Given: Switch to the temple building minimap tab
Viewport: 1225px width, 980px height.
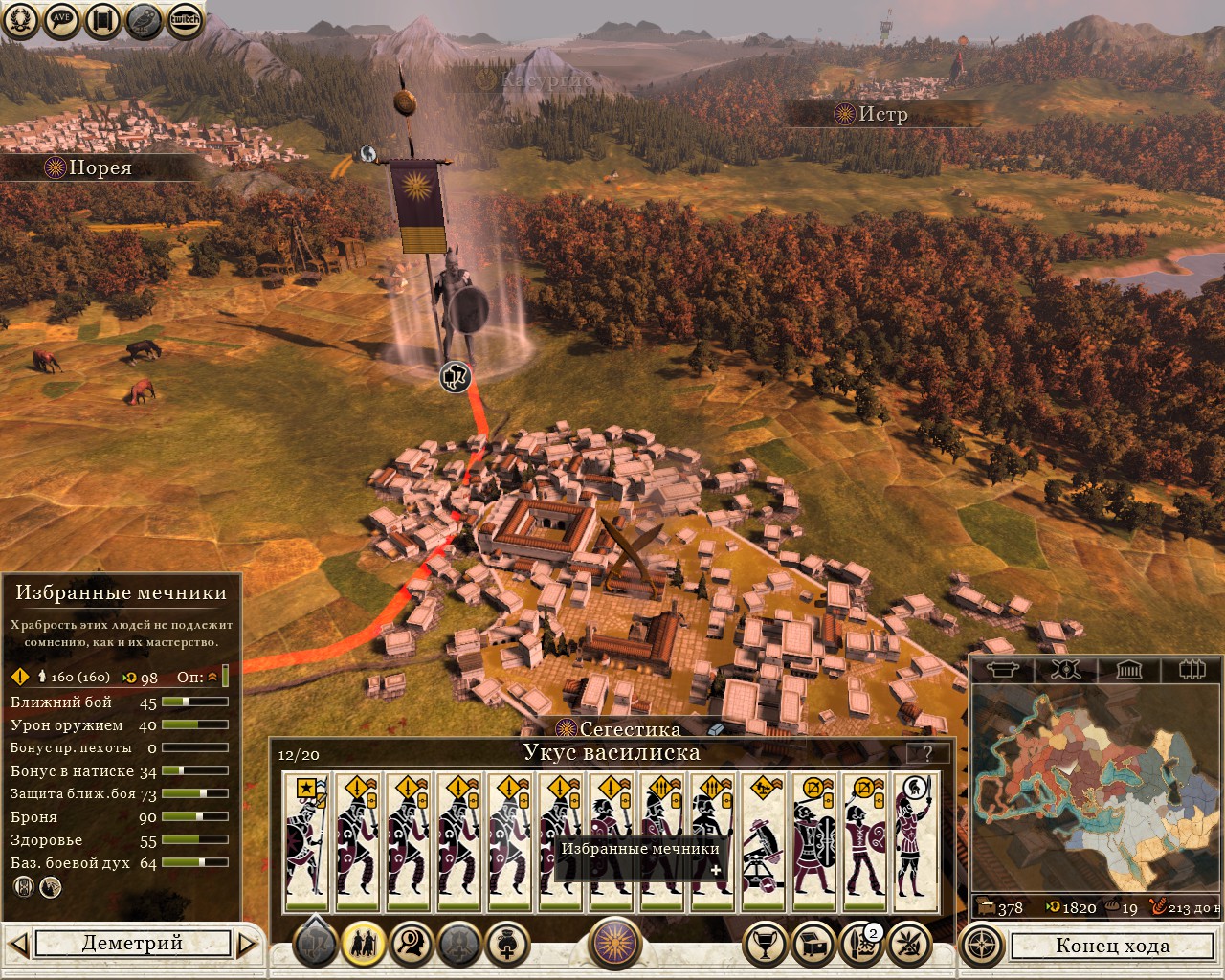Looking at the screenshot, I should (1128, 669).
